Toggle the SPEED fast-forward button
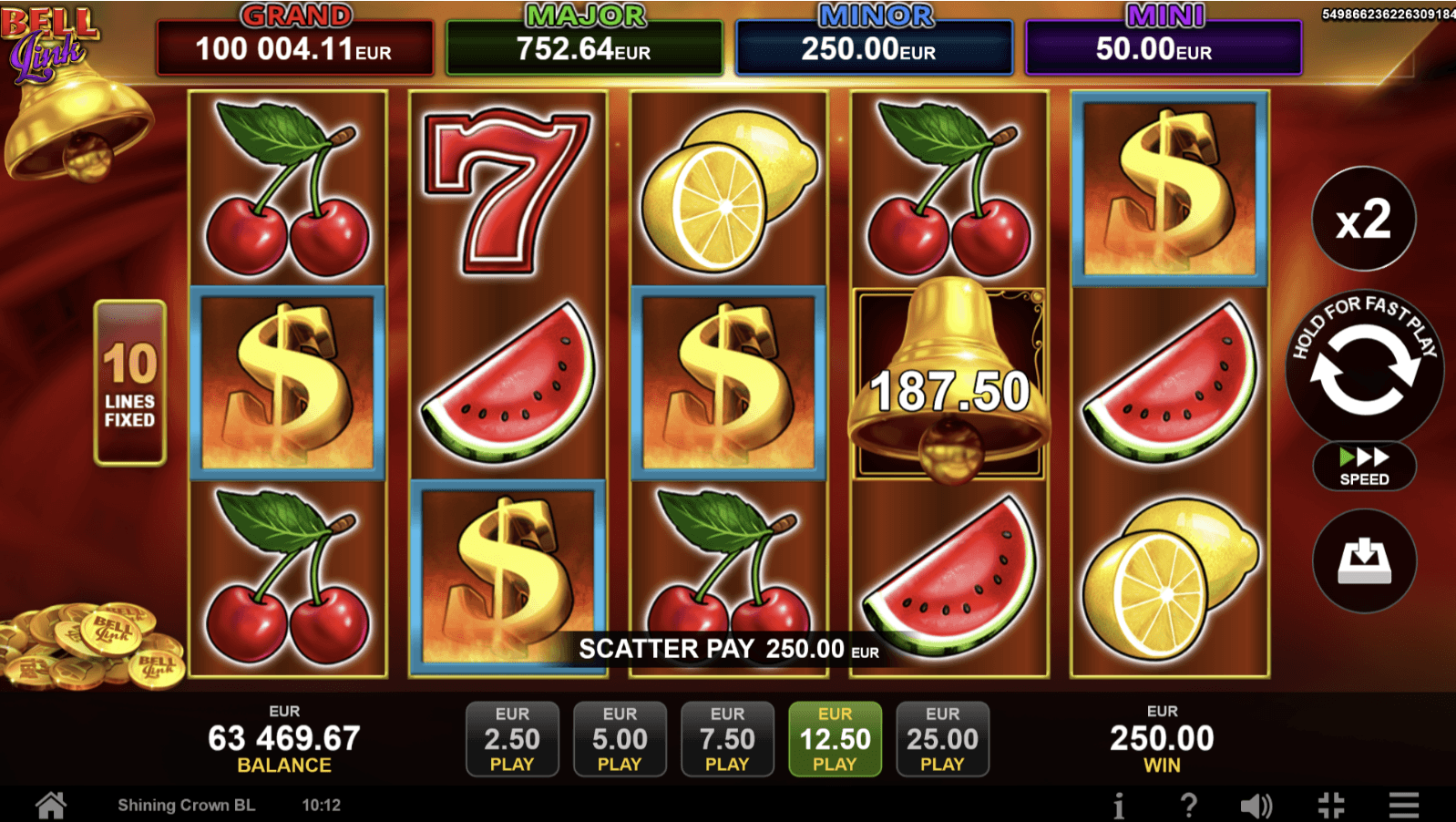This screenshot has width=1456, height=822. 1364,467
